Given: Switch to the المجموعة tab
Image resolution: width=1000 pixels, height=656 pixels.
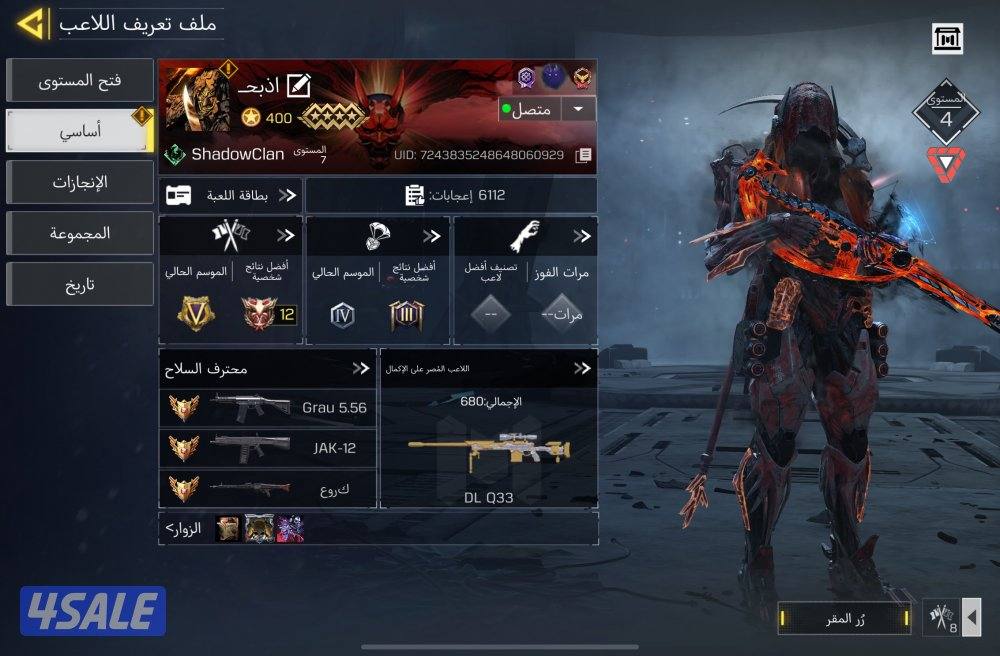Looking at the screenshot, I should pos(80,233).
